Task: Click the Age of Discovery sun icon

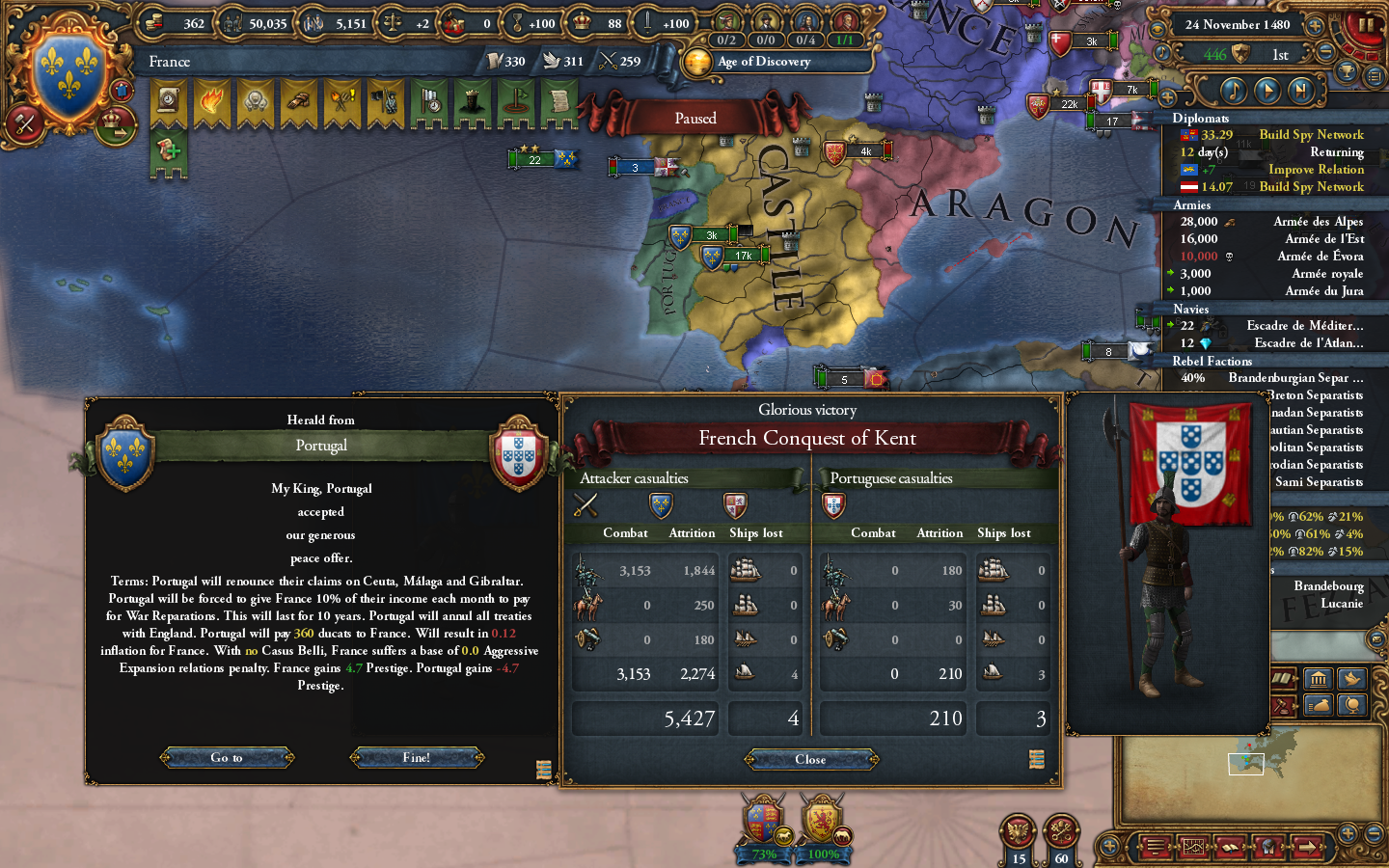Action: coord(696,63)
